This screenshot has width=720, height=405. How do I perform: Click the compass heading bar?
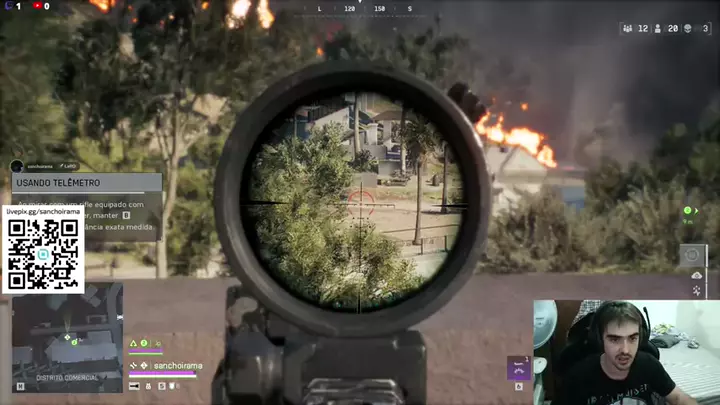[363, 8]
